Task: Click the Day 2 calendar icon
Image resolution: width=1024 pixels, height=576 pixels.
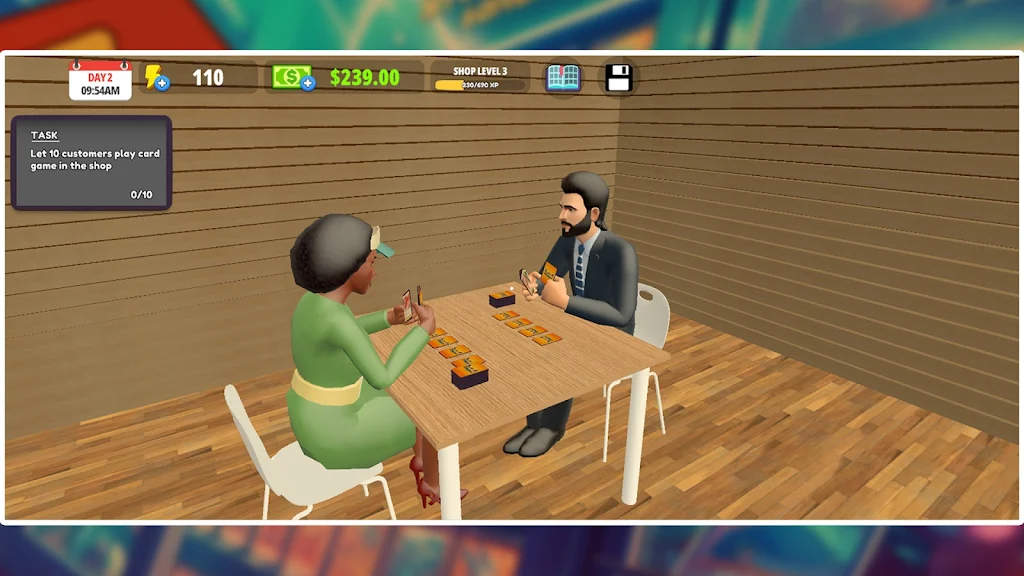Action: point(100,80)
